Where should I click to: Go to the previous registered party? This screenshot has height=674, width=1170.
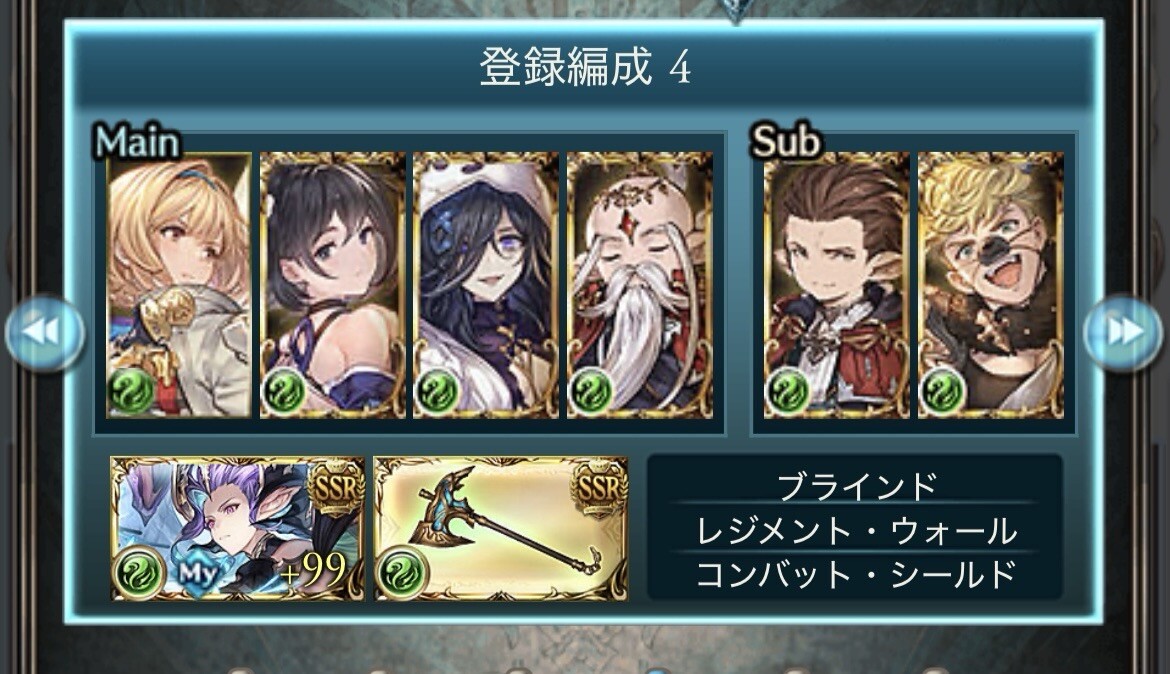(43, 334)
